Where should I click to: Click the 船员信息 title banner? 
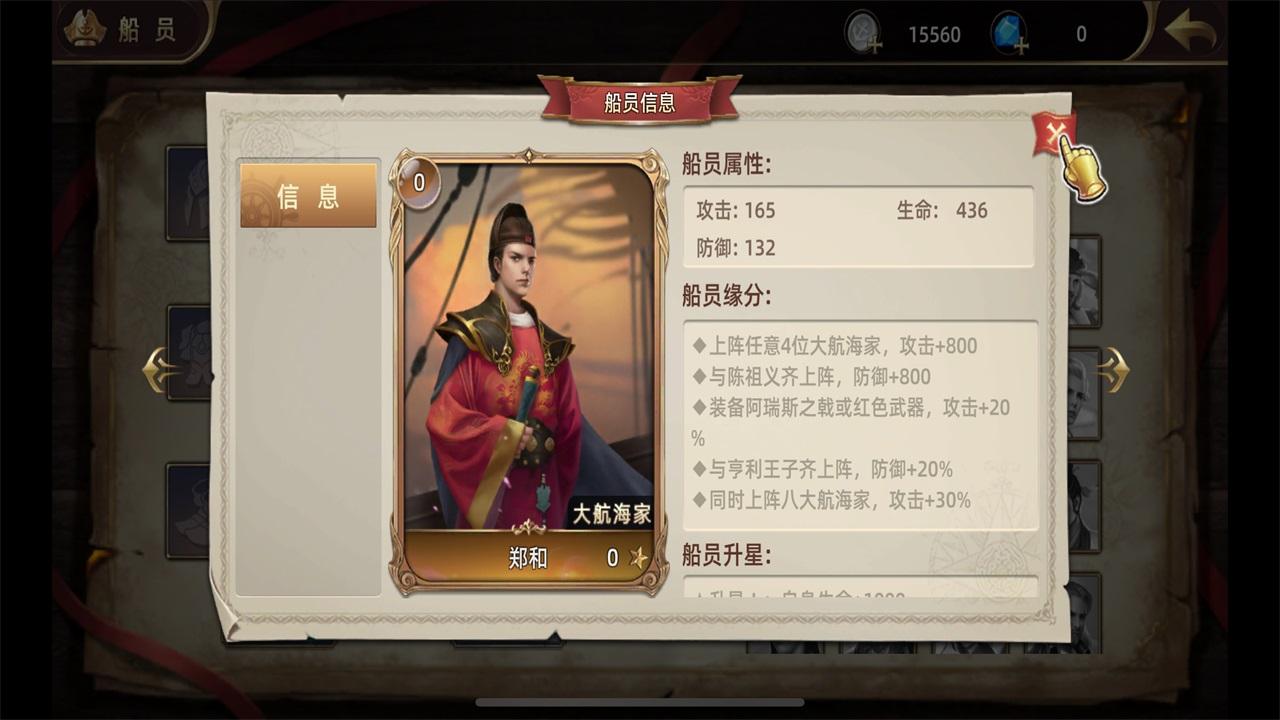coord(640,101)
